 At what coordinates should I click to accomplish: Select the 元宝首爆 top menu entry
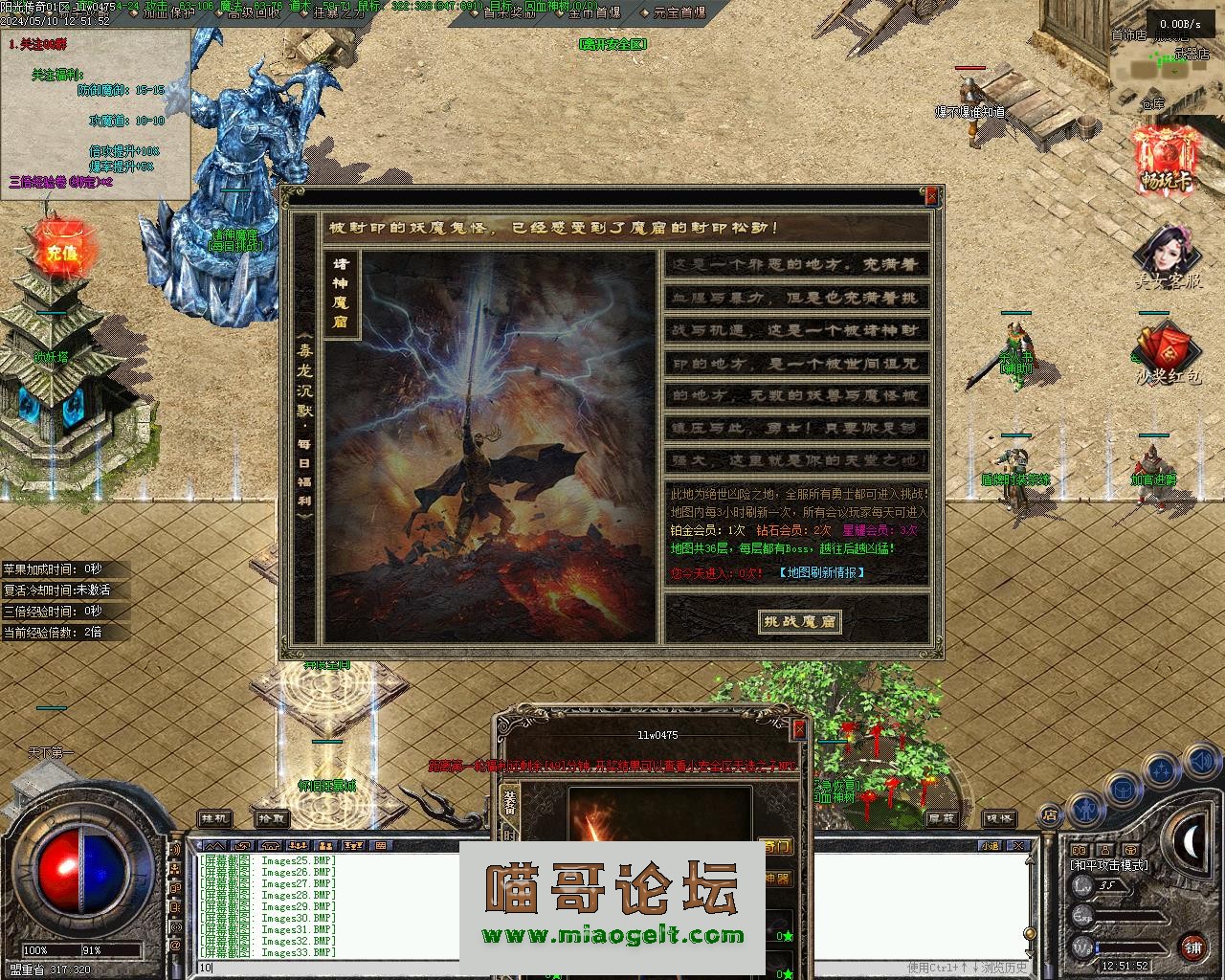[679, 12]
